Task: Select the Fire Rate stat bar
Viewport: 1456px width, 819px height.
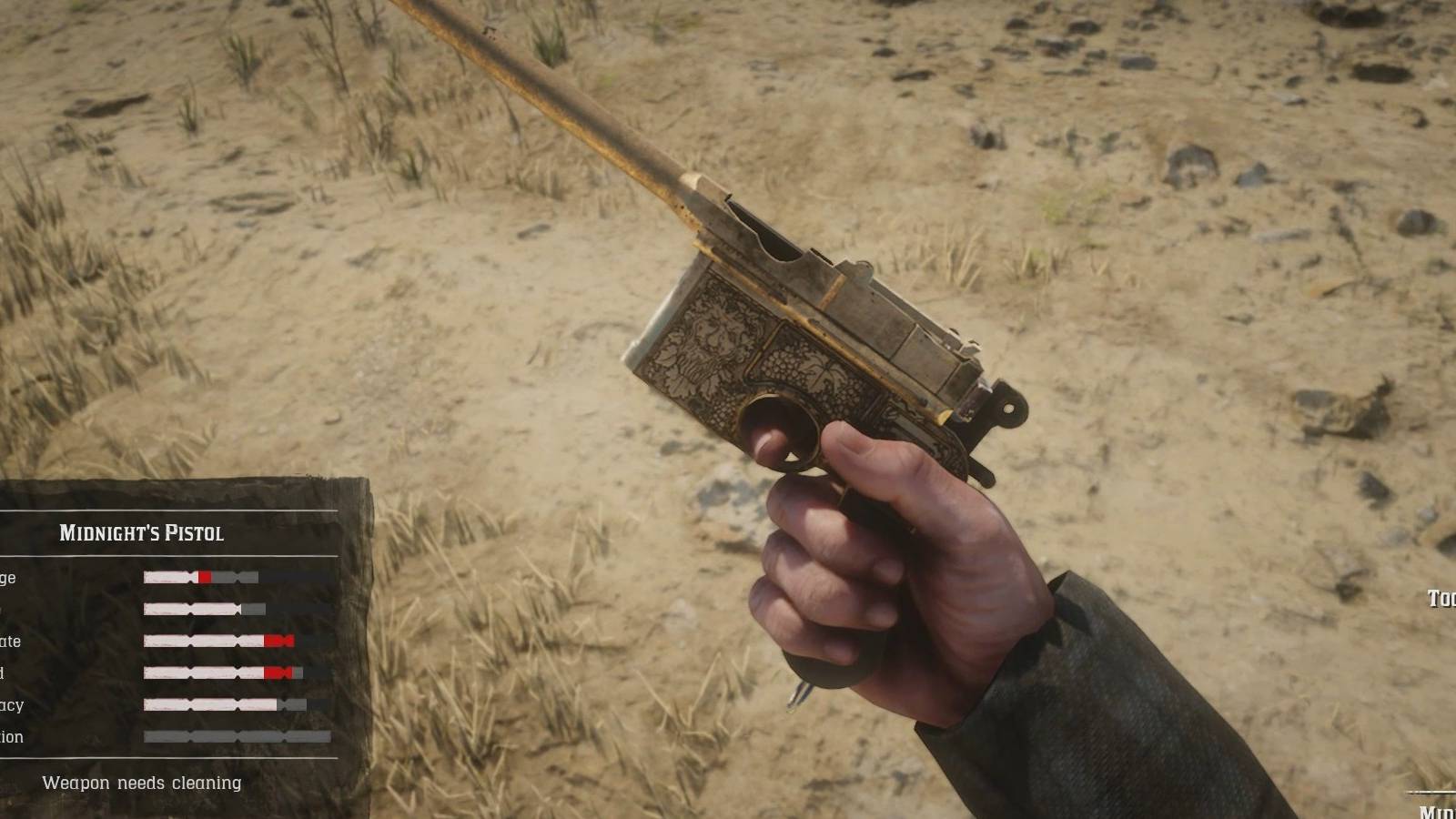Action: (209, 640)
